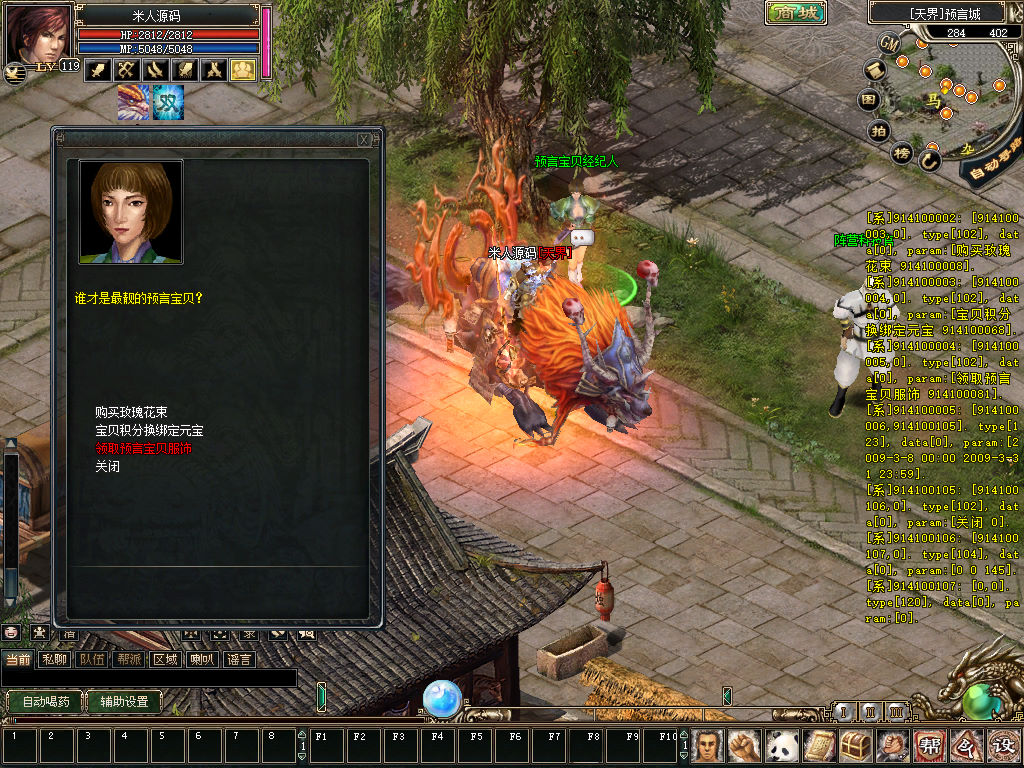
Task: Open the treasure chest bag icon
Action: (856, 745)
